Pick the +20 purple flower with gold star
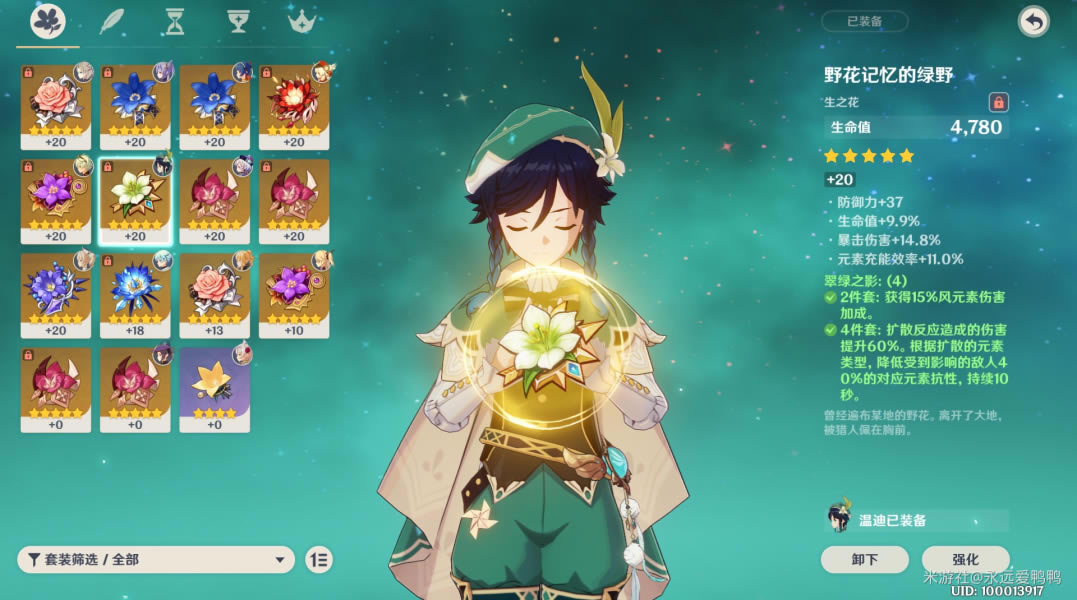Screen dimensions: 1077x600 56,200
